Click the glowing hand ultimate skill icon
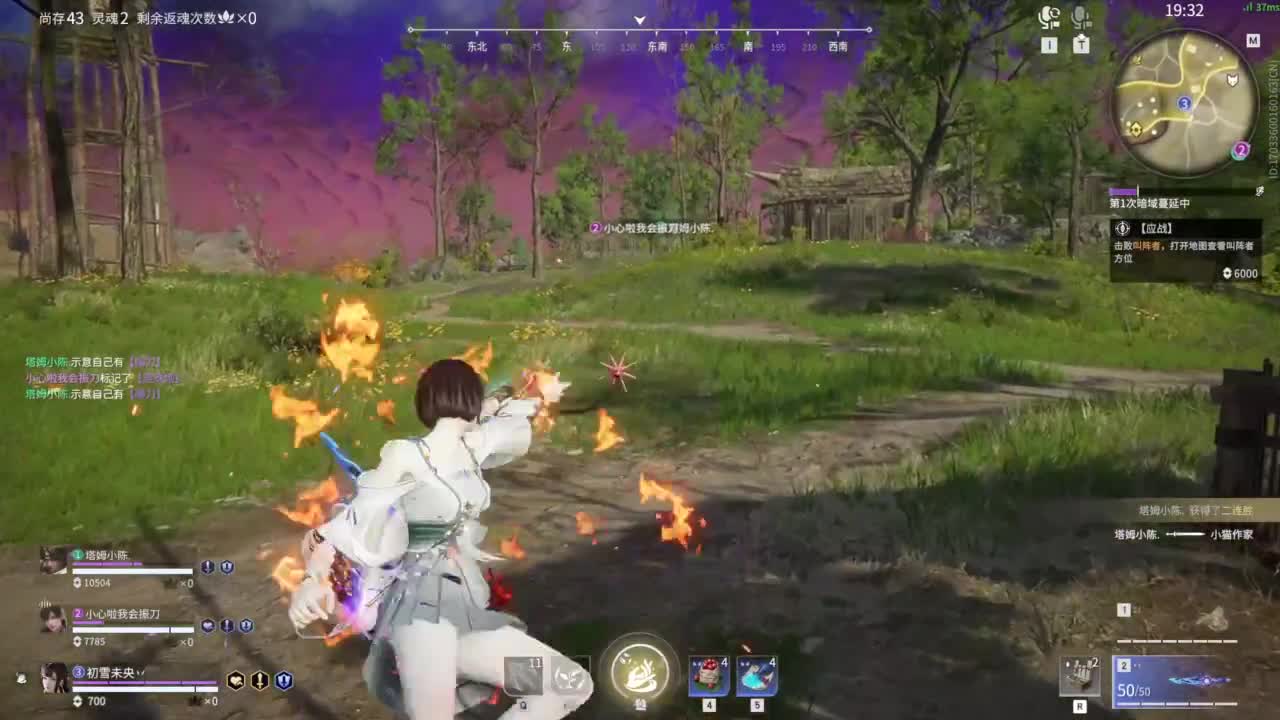 pyautogui.click(x=640, y=674)
